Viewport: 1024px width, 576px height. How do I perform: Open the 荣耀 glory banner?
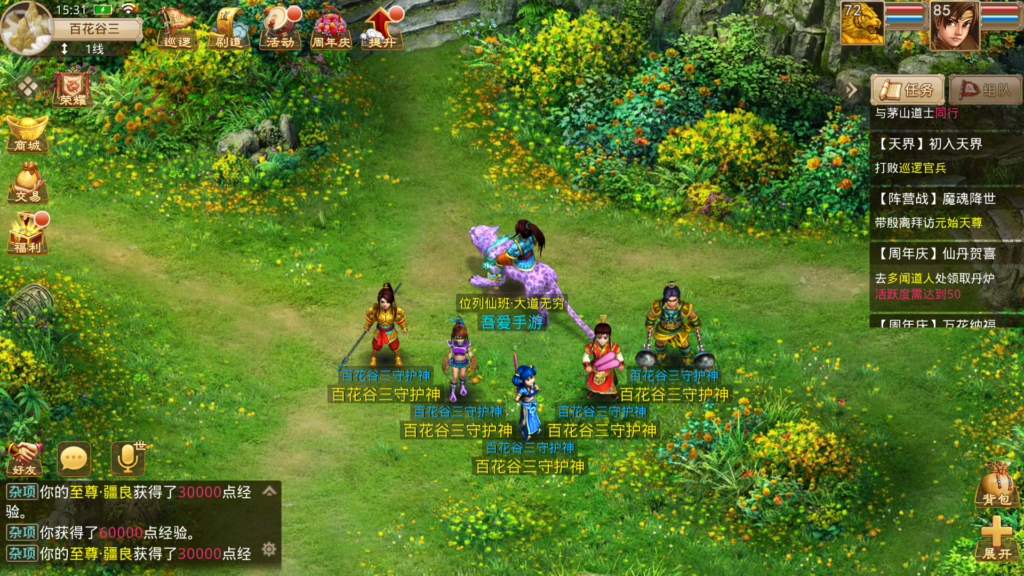(71, 88)
